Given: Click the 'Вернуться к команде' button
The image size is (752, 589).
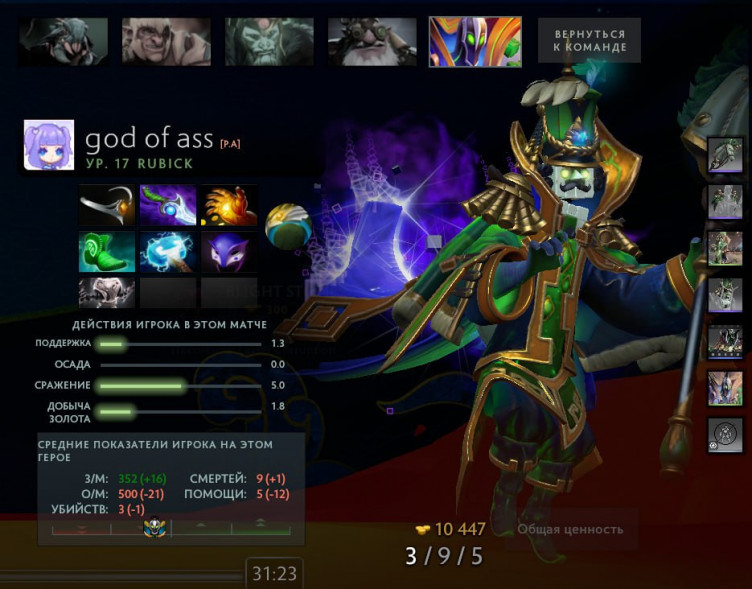Looking at the screenshot, I should (589, 41).
